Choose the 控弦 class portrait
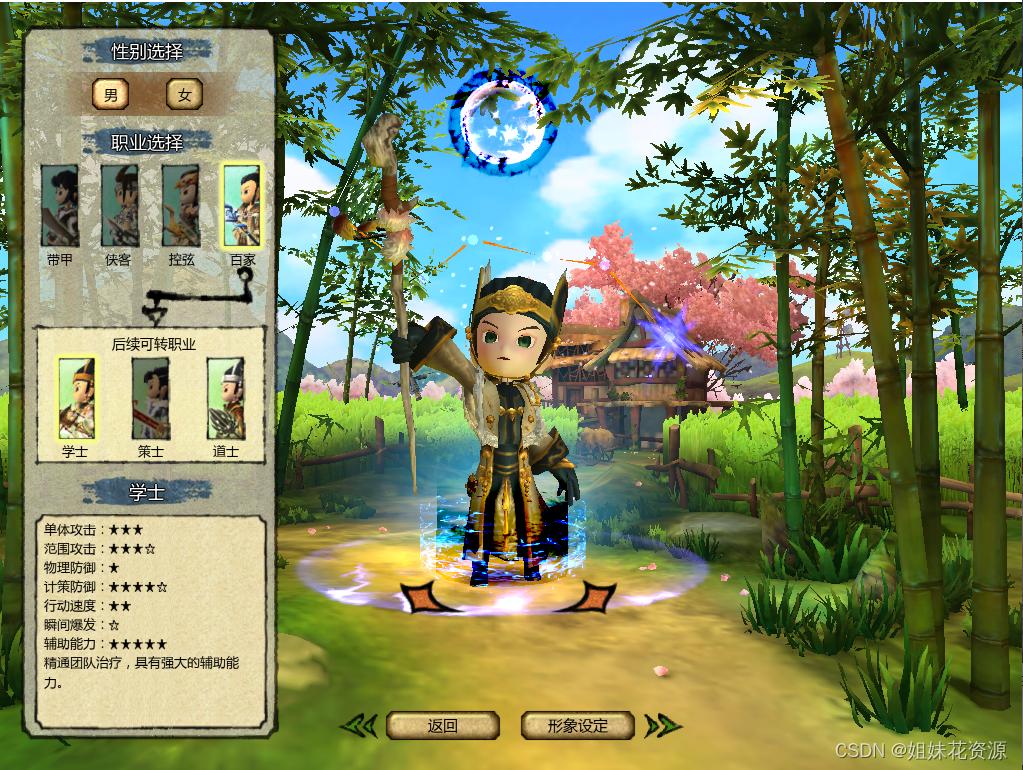Screen dimensions: 1023x770 [x=181, y=206]
